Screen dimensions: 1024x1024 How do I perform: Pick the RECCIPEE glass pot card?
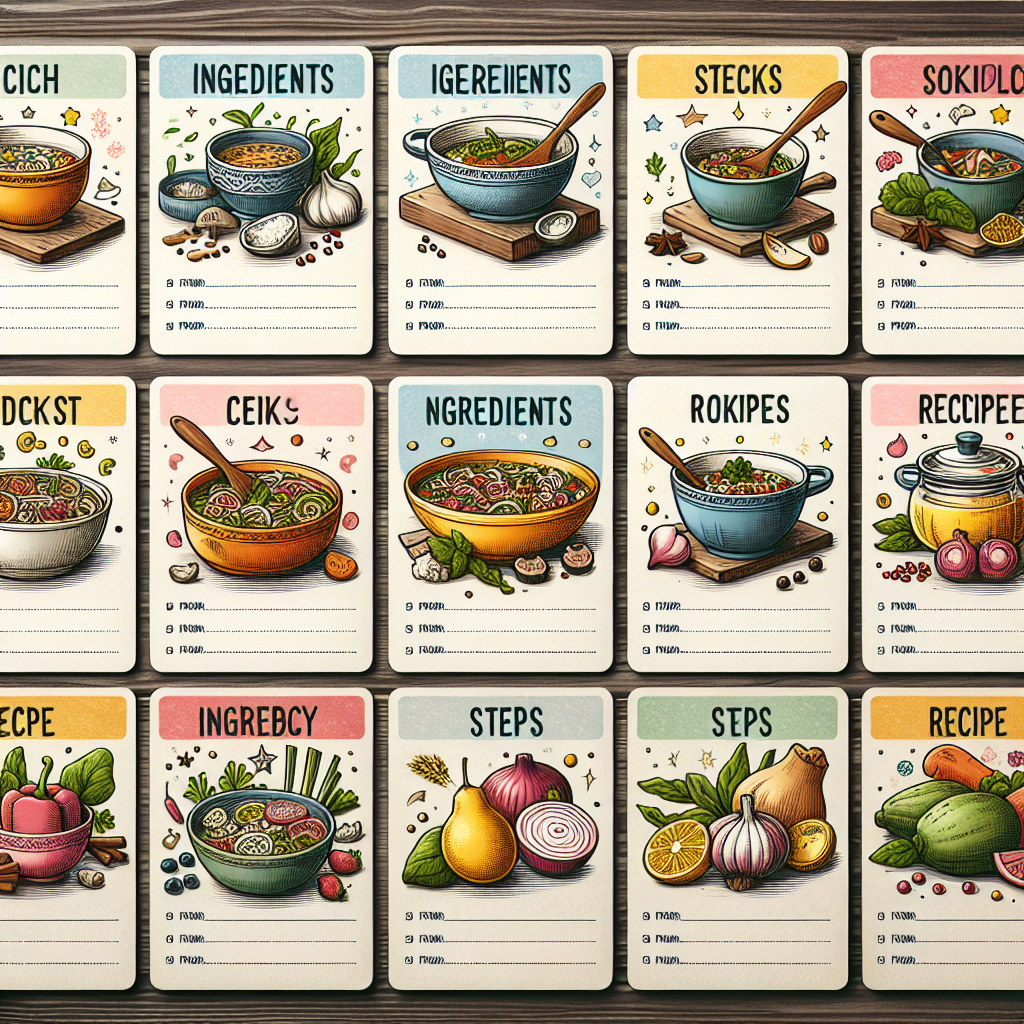(x=944, y=524)
